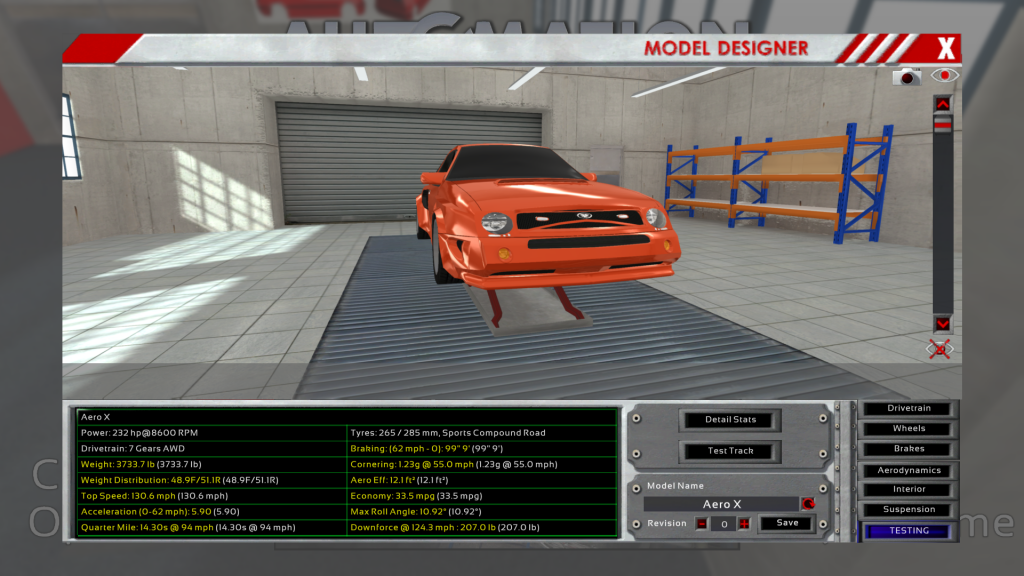Open the Wheels tab

(908, 429)
